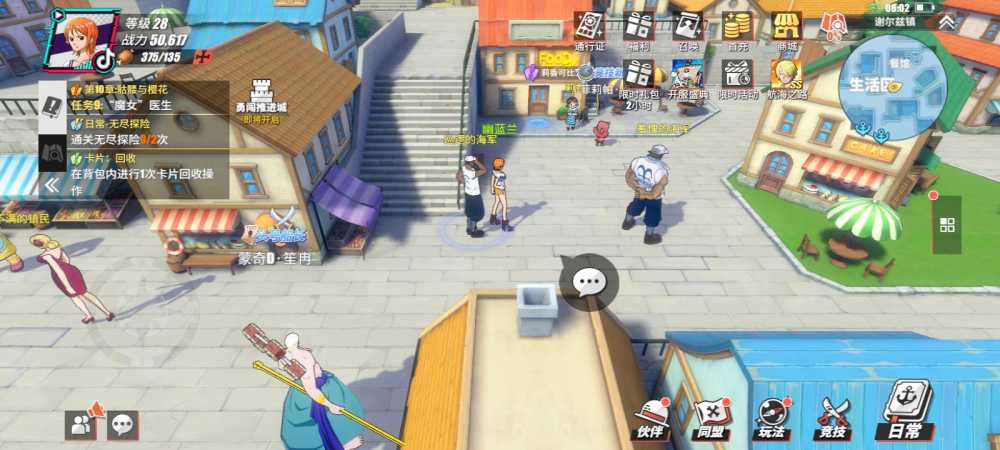Add stamina with the red plus button

click(202, 57)
